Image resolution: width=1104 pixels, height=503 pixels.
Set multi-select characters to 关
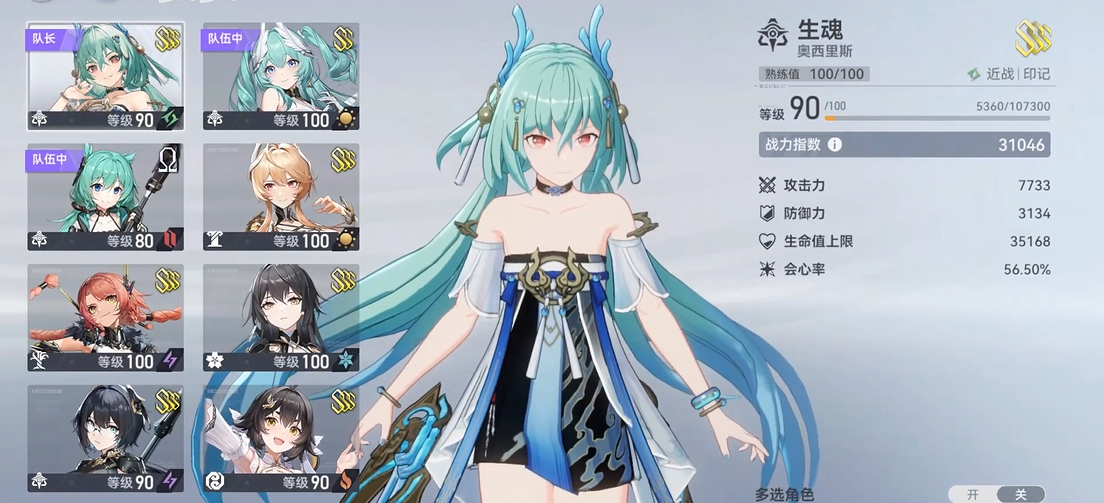1020,494
